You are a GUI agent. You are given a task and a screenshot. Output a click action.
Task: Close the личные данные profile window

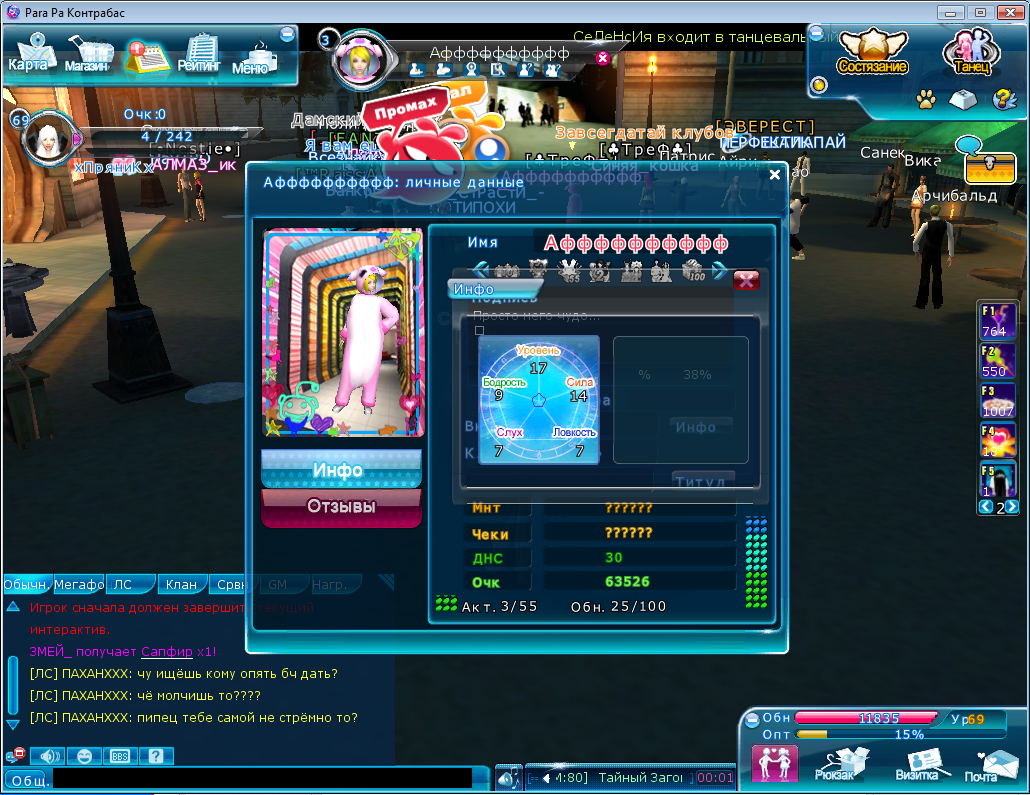point(775,175)
